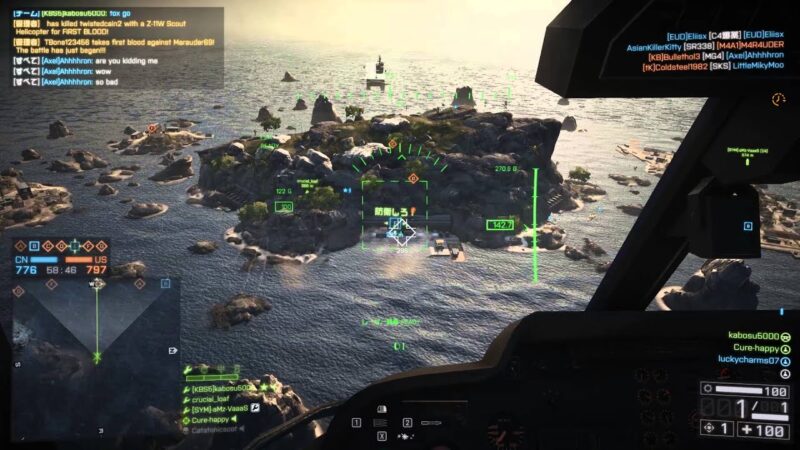Click the orange clock icon below kill feed
The width and height of the screenshot is (800, 450).
pos(778,99)
